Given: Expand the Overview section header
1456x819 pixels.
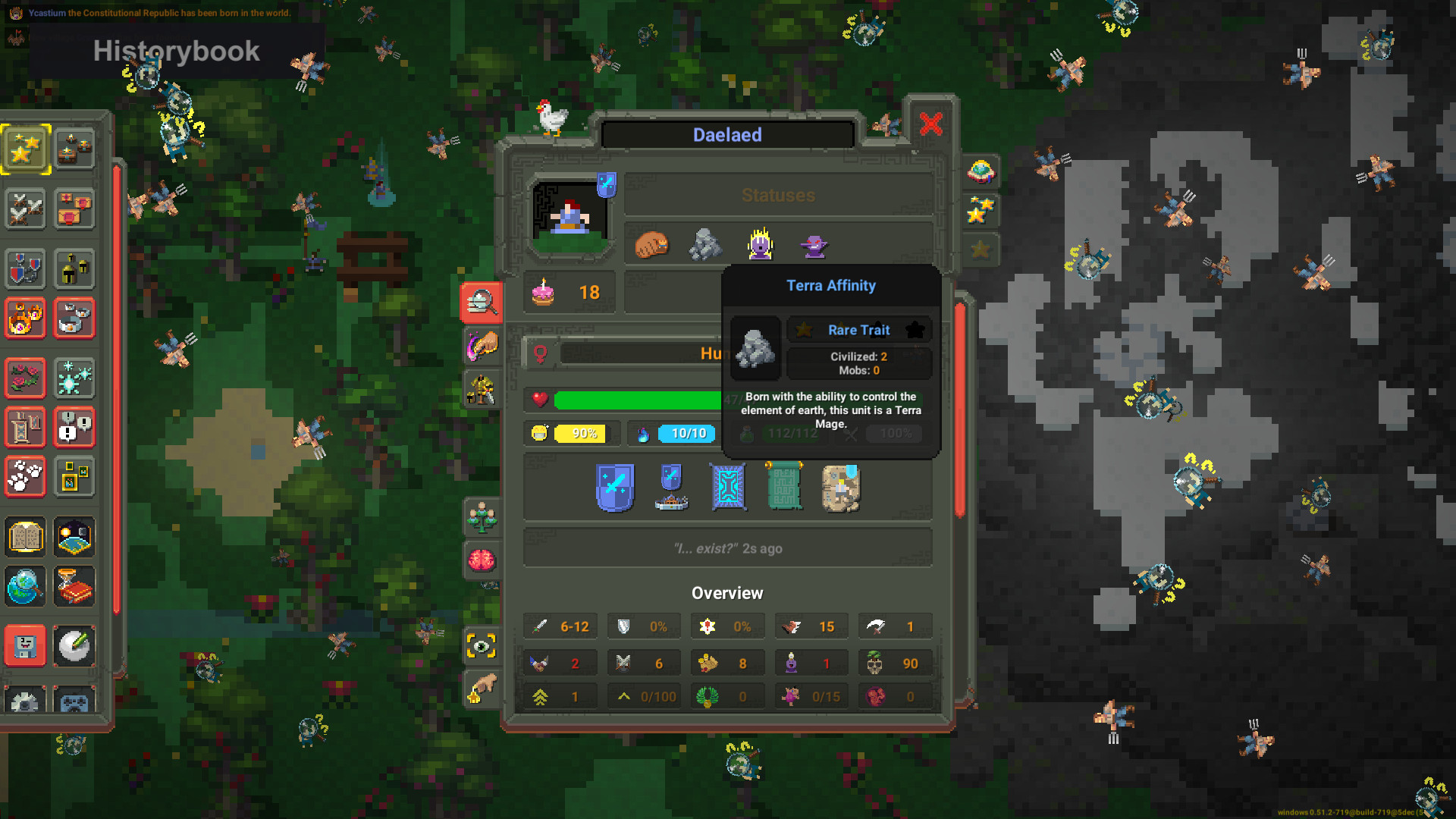Looking at the screenshot, I should point(727,593).
